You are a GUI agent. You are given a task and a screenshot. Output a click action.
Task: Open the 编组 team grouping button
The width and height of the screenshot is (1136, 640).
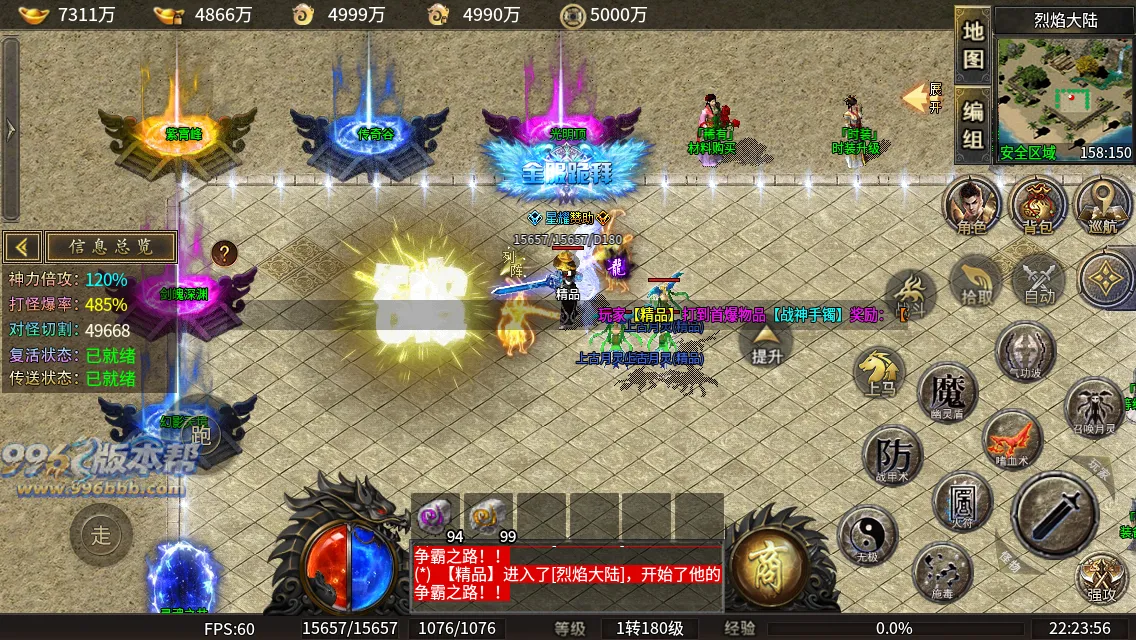click(973, 126)
